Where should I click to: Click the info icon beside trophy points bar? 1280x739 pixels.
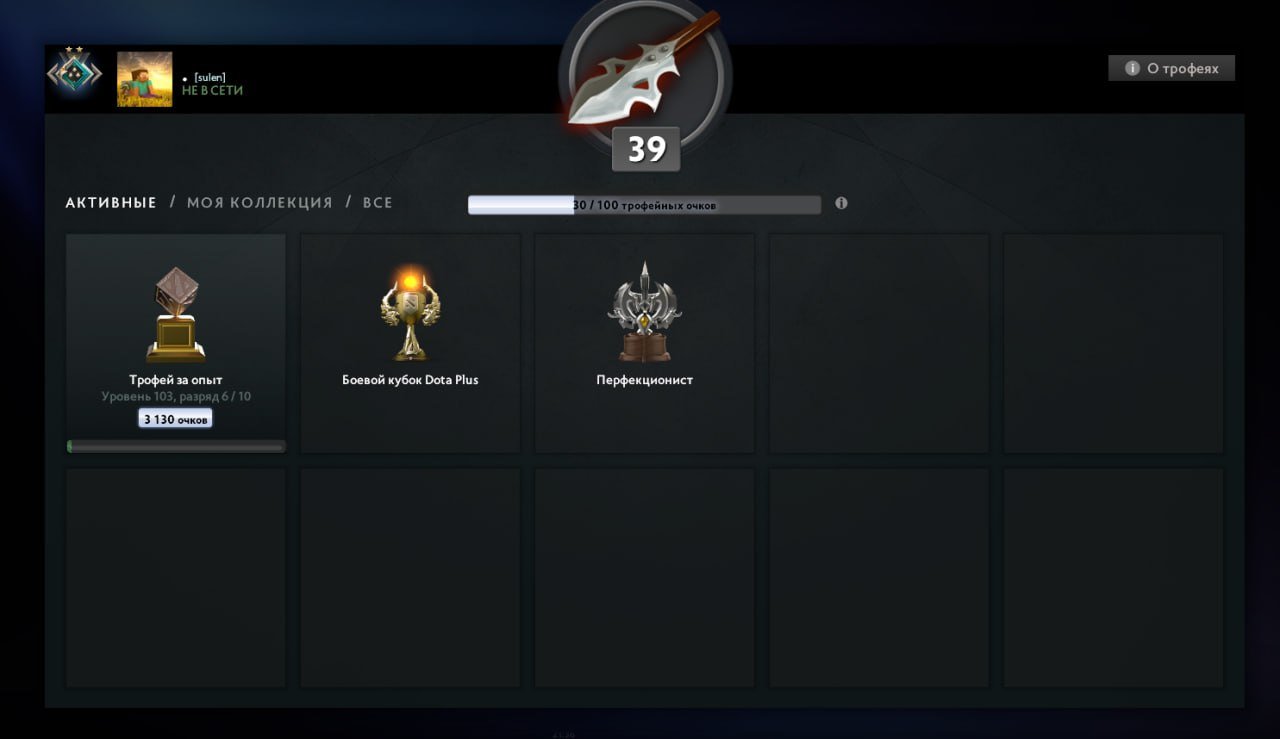click(x=841, y=203)
